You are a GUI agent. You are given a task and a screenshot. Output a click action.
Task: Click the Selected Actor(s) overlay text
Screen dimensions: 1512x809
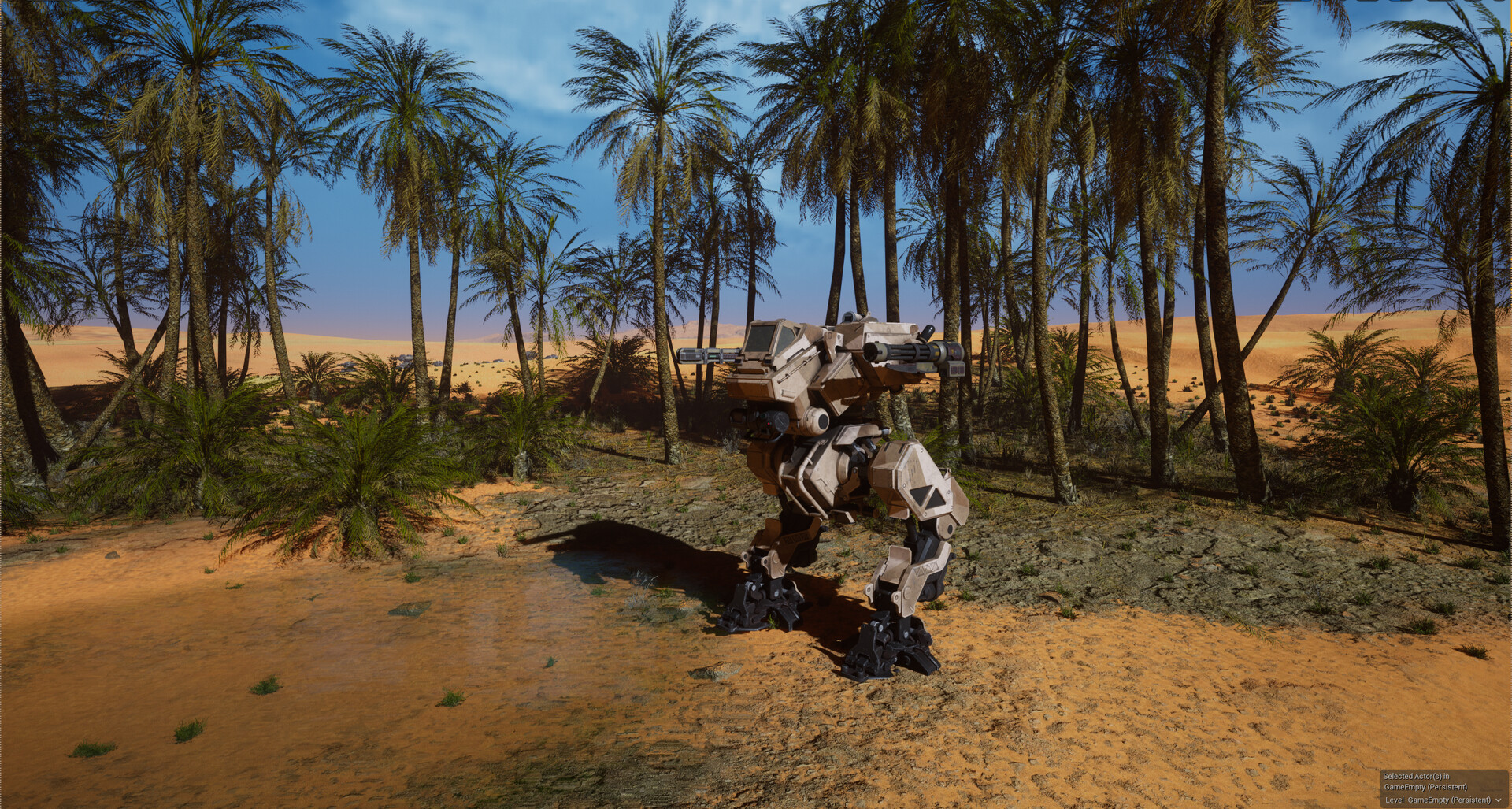pos(1417,777)
